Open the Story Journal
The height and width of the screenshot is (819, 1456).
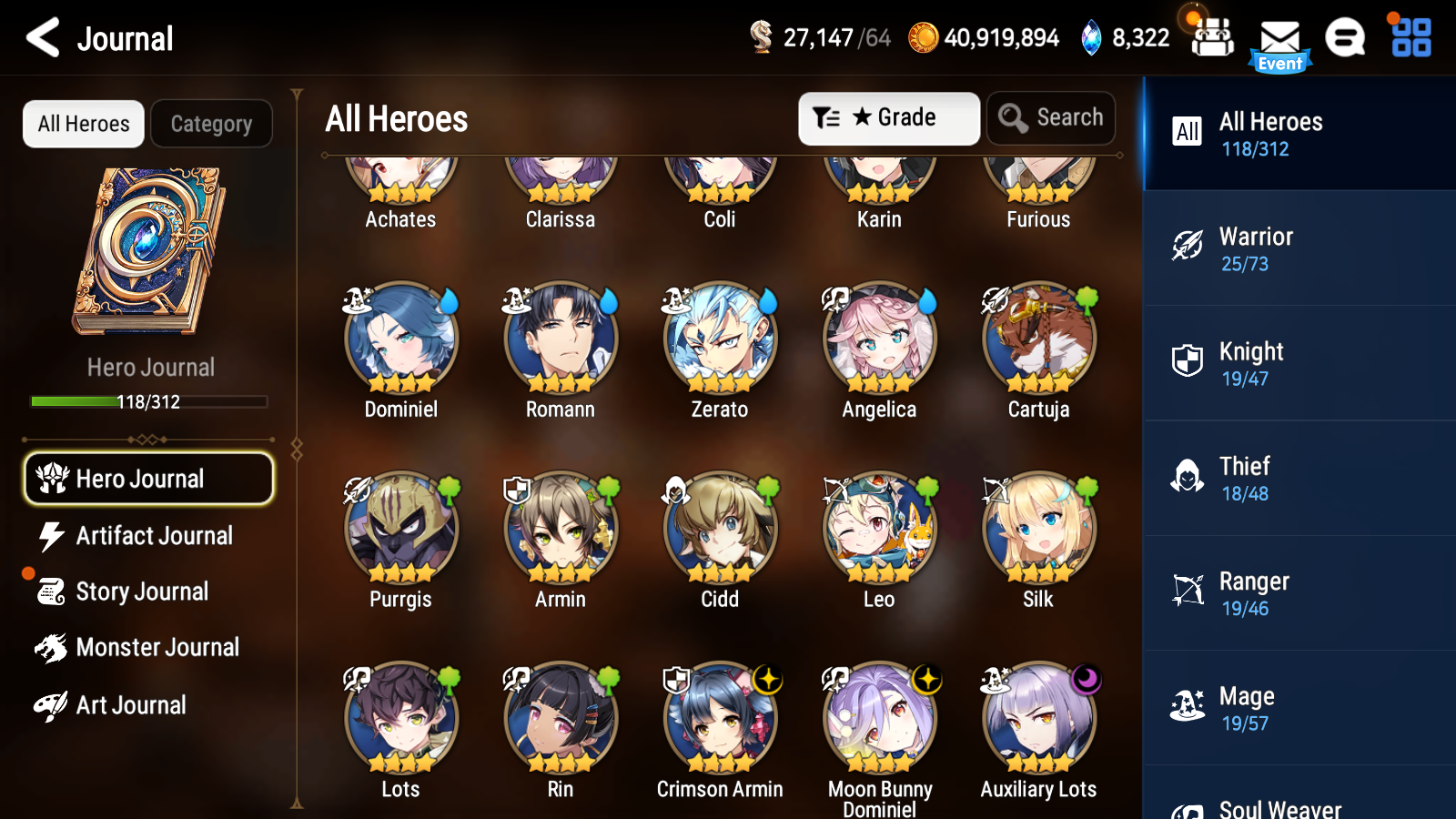pyautogui.click(x=141, y=591)
